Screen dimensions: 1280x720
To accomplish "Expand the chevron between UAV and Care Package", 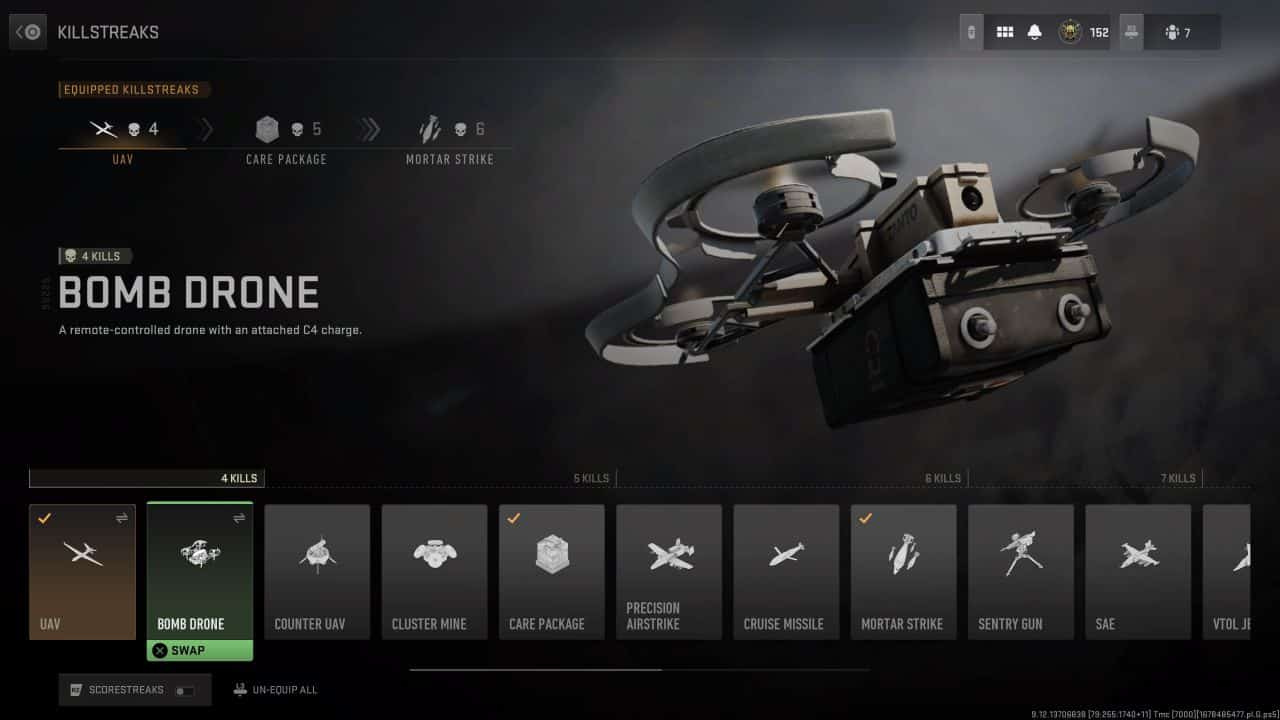I will (207, 129).
